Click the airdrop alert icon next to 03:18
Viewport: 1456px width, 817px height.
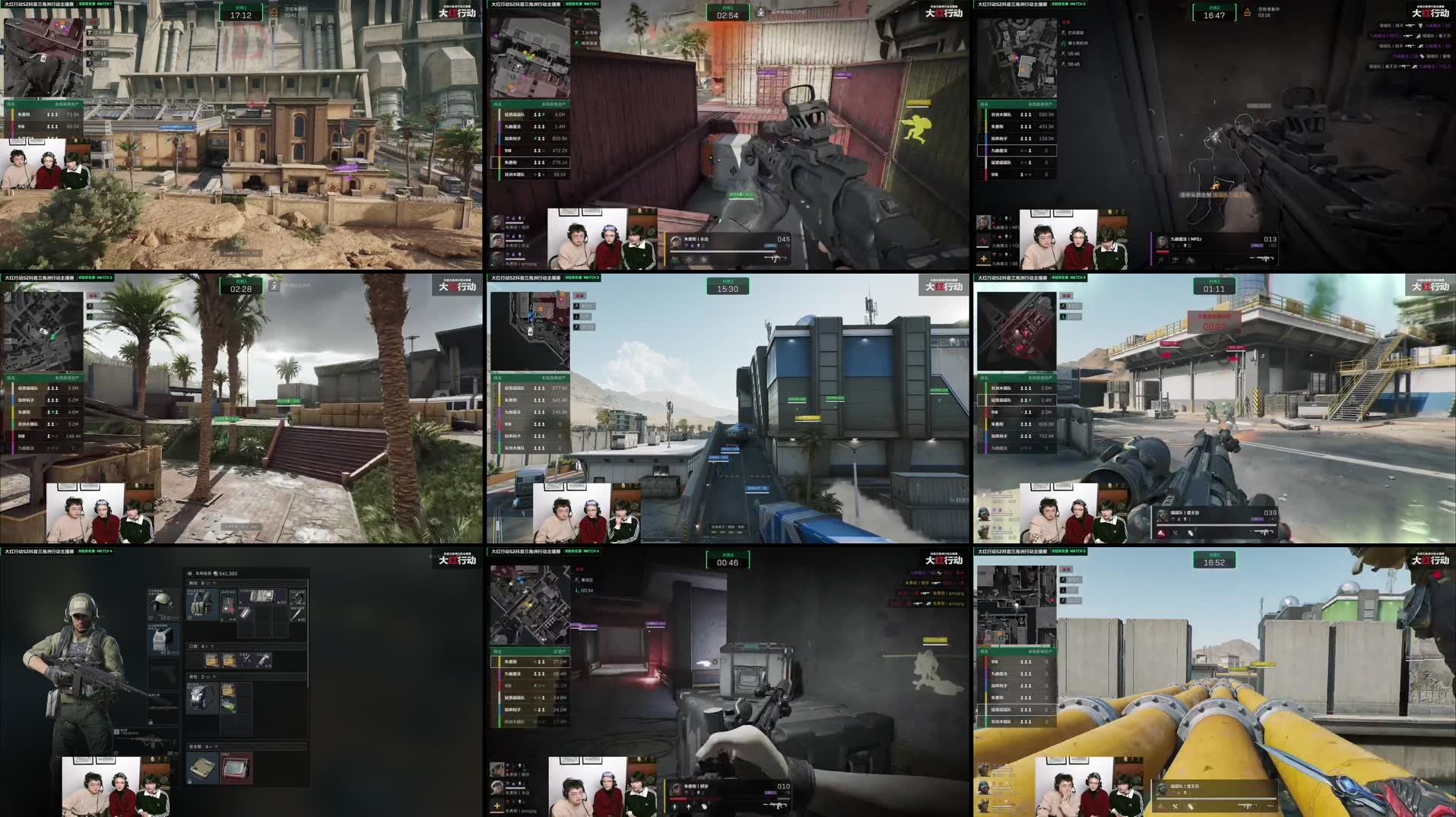coord(1248,11)
